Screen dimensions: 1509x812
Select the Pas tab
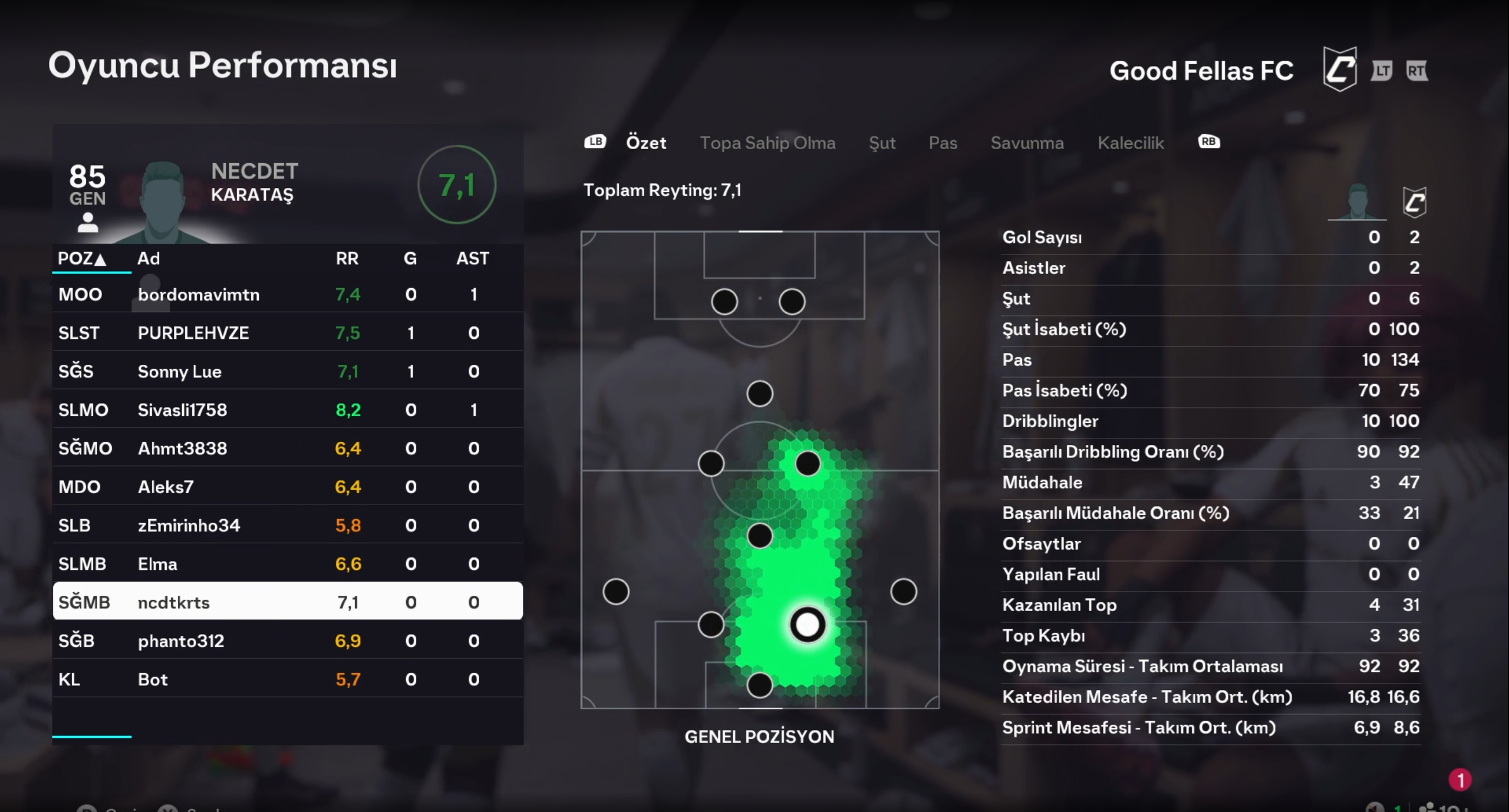[943, 143]
